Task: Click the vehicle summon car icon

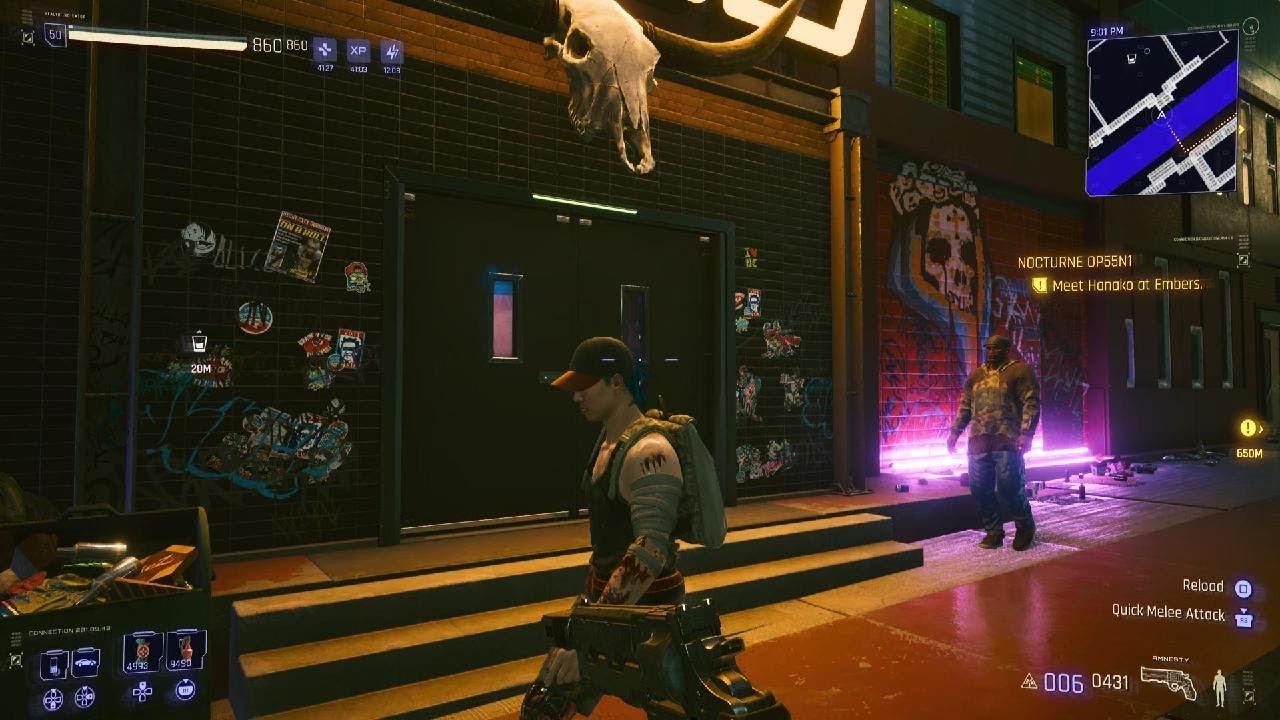Action: tap(85, 662)
